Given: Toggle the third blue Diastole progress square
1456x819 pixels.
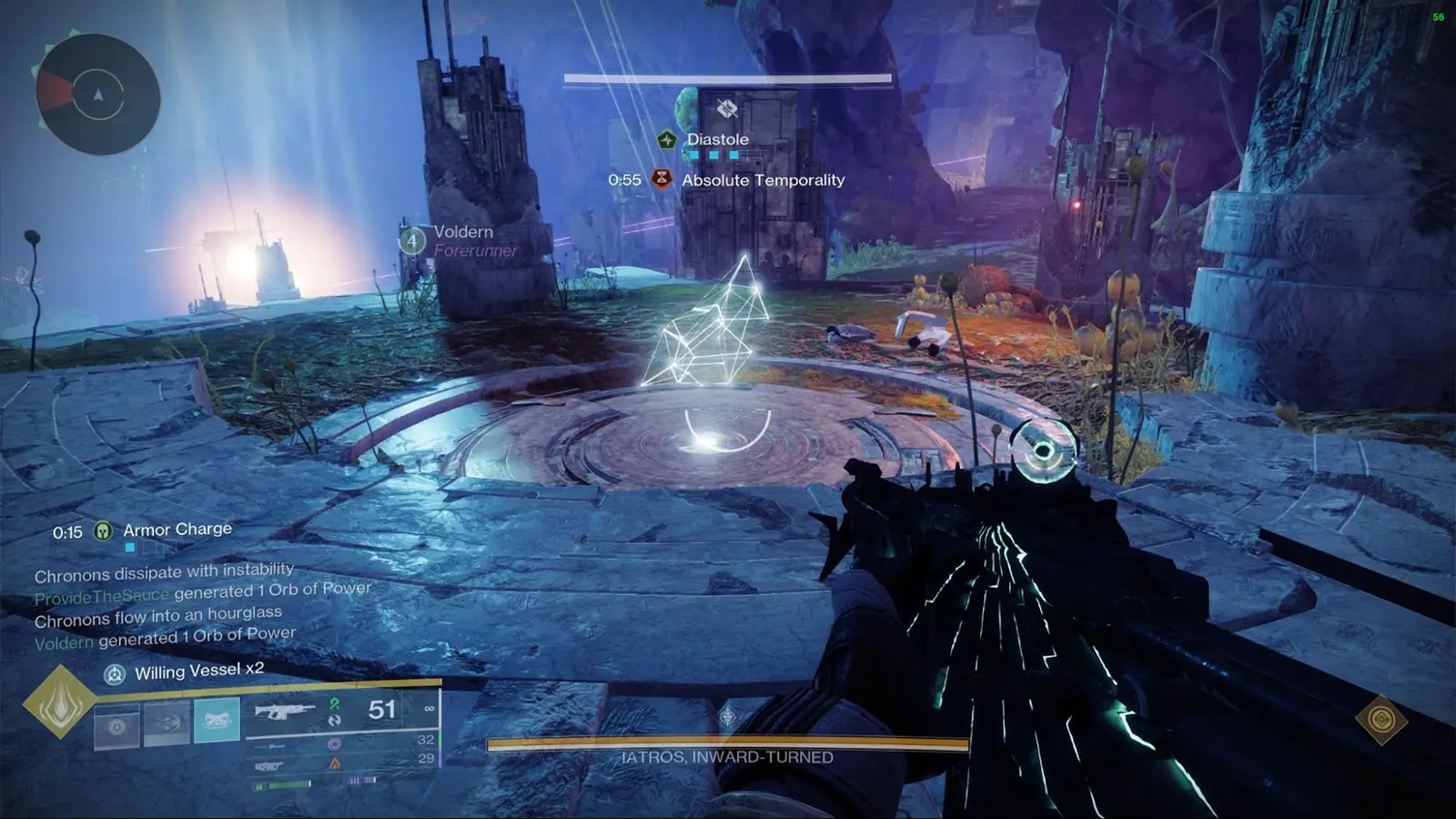Looking at the screenshot, I should point(733,155).
